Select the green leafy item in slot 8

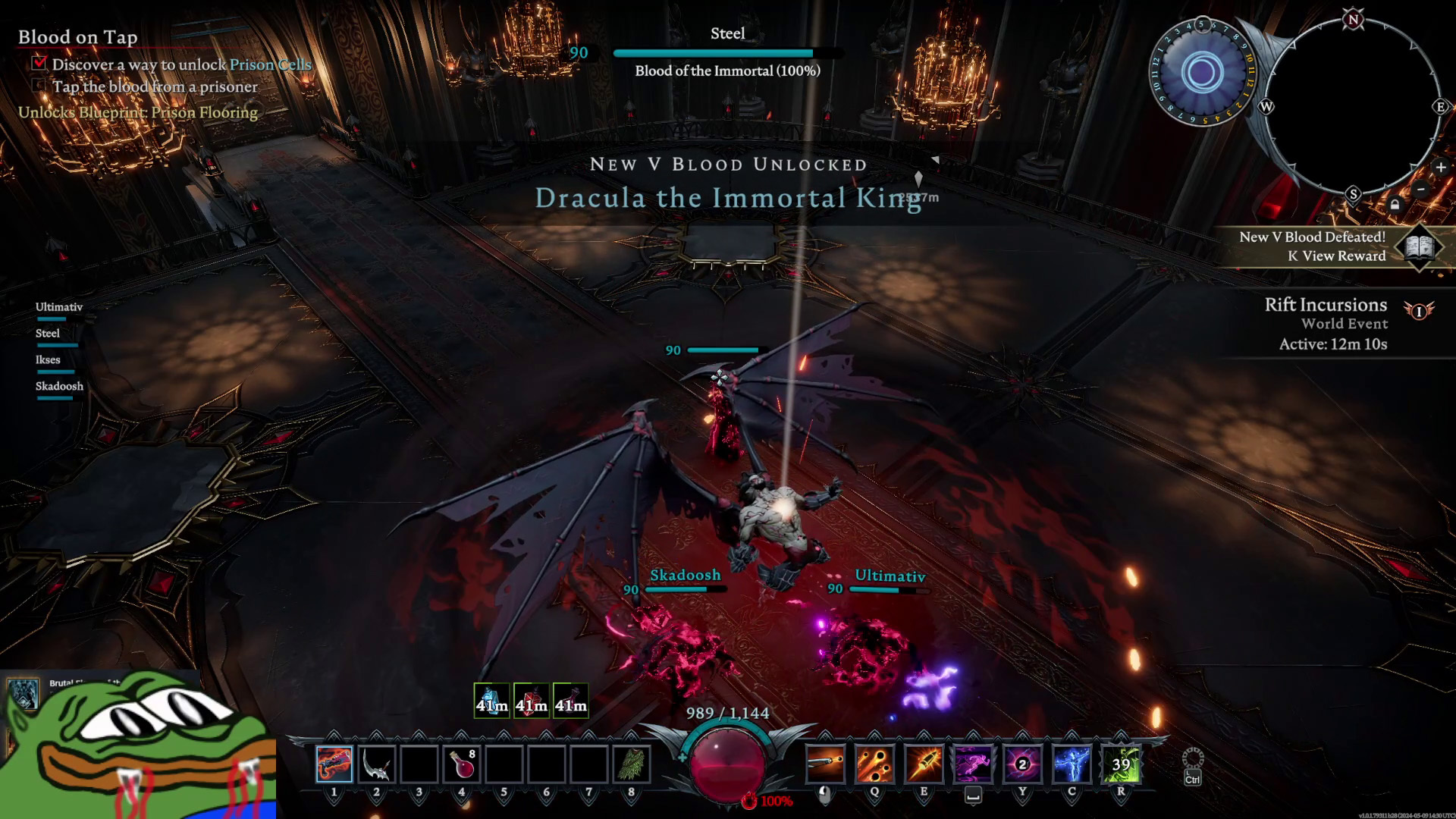click(x=631, y=764)
